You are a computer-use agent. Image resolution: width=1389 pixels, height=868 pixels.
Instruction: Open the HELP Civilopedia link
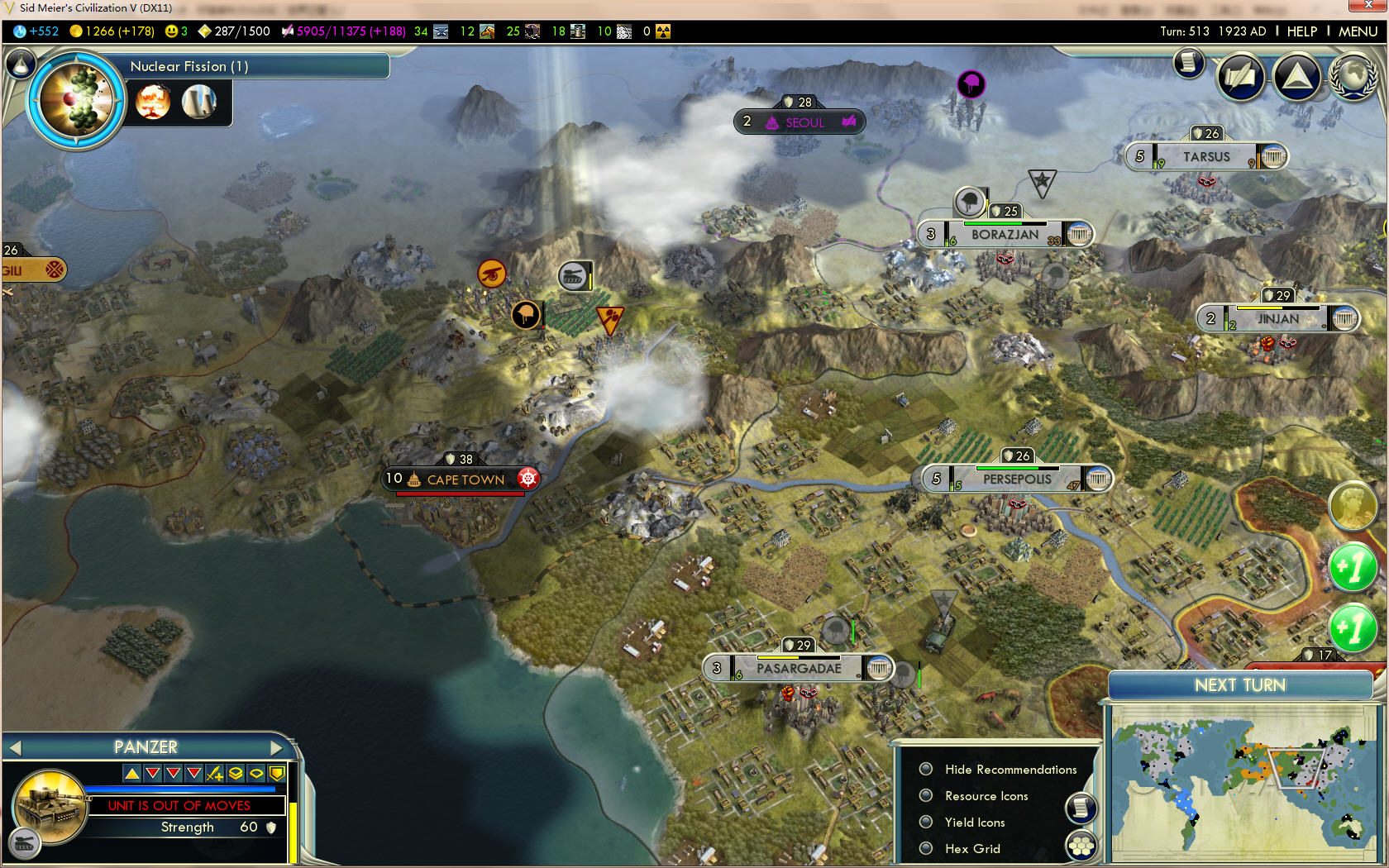point(1301,31)
